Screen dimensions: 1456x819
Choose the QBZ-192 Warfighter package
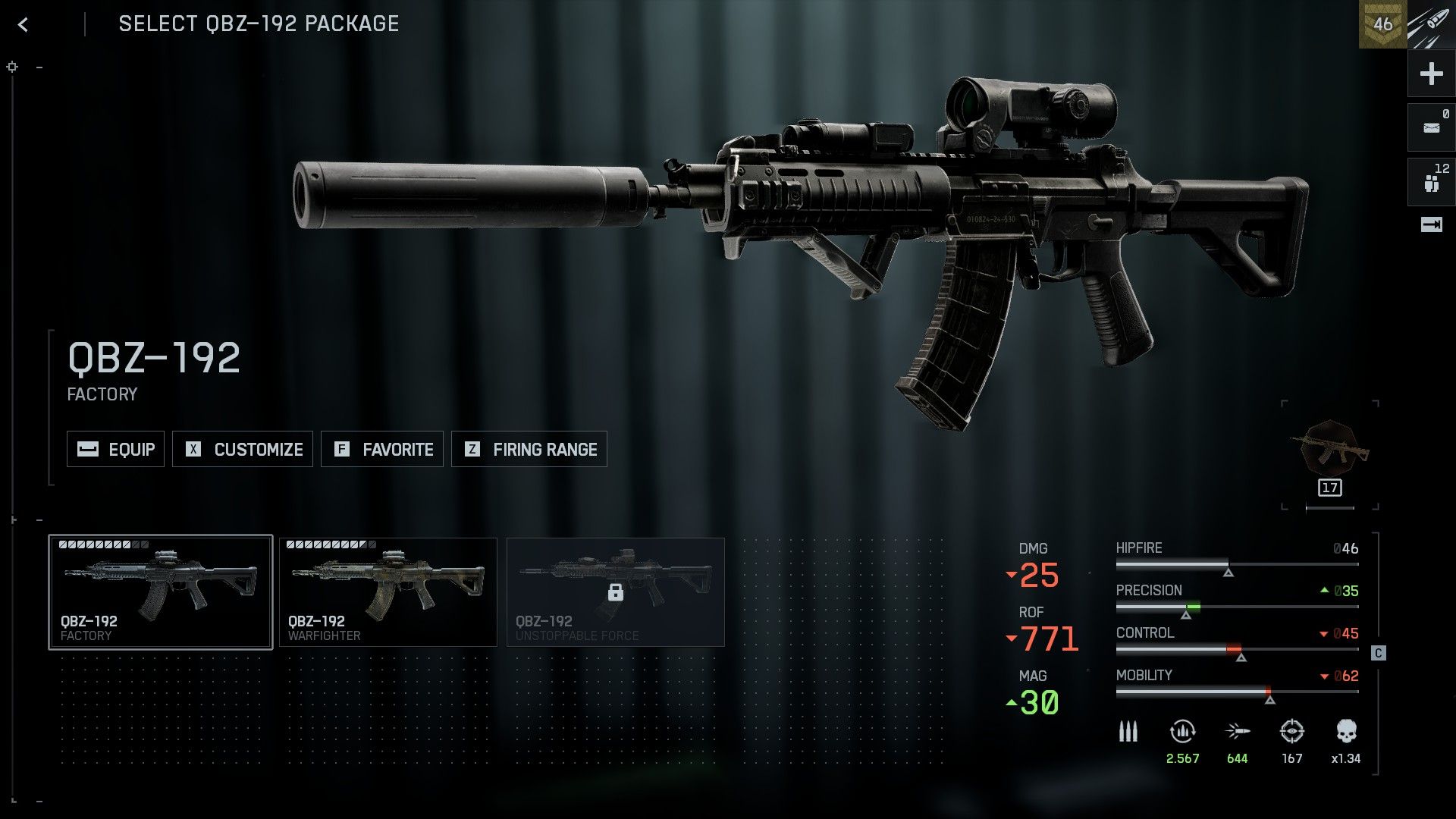click(388, 592)
